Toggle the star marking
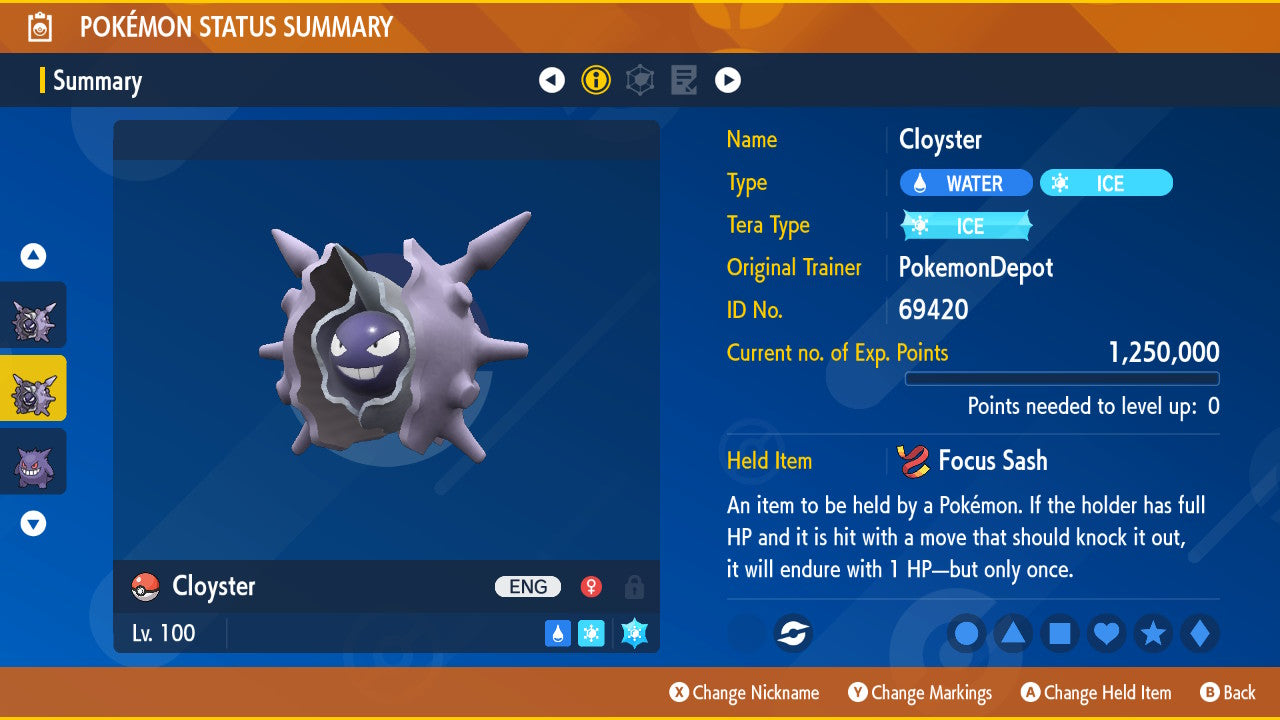The width and height of the screenshot is (1280, 720). click(x=1153, y=634)
